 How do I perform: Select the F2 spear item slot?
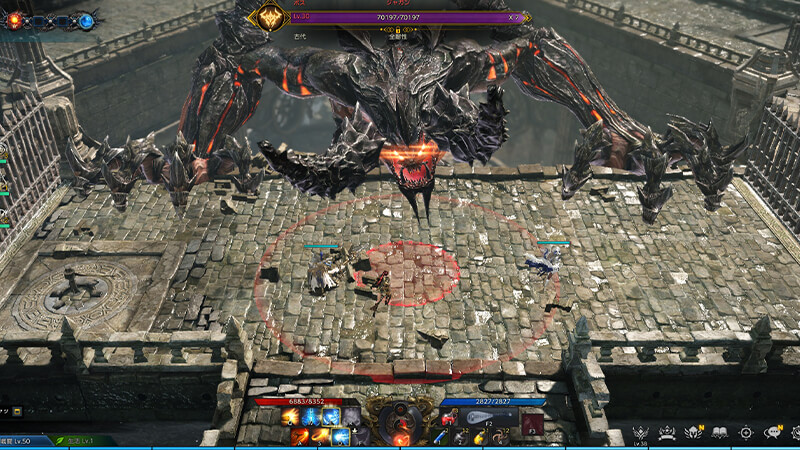click(x=491, y=418)
